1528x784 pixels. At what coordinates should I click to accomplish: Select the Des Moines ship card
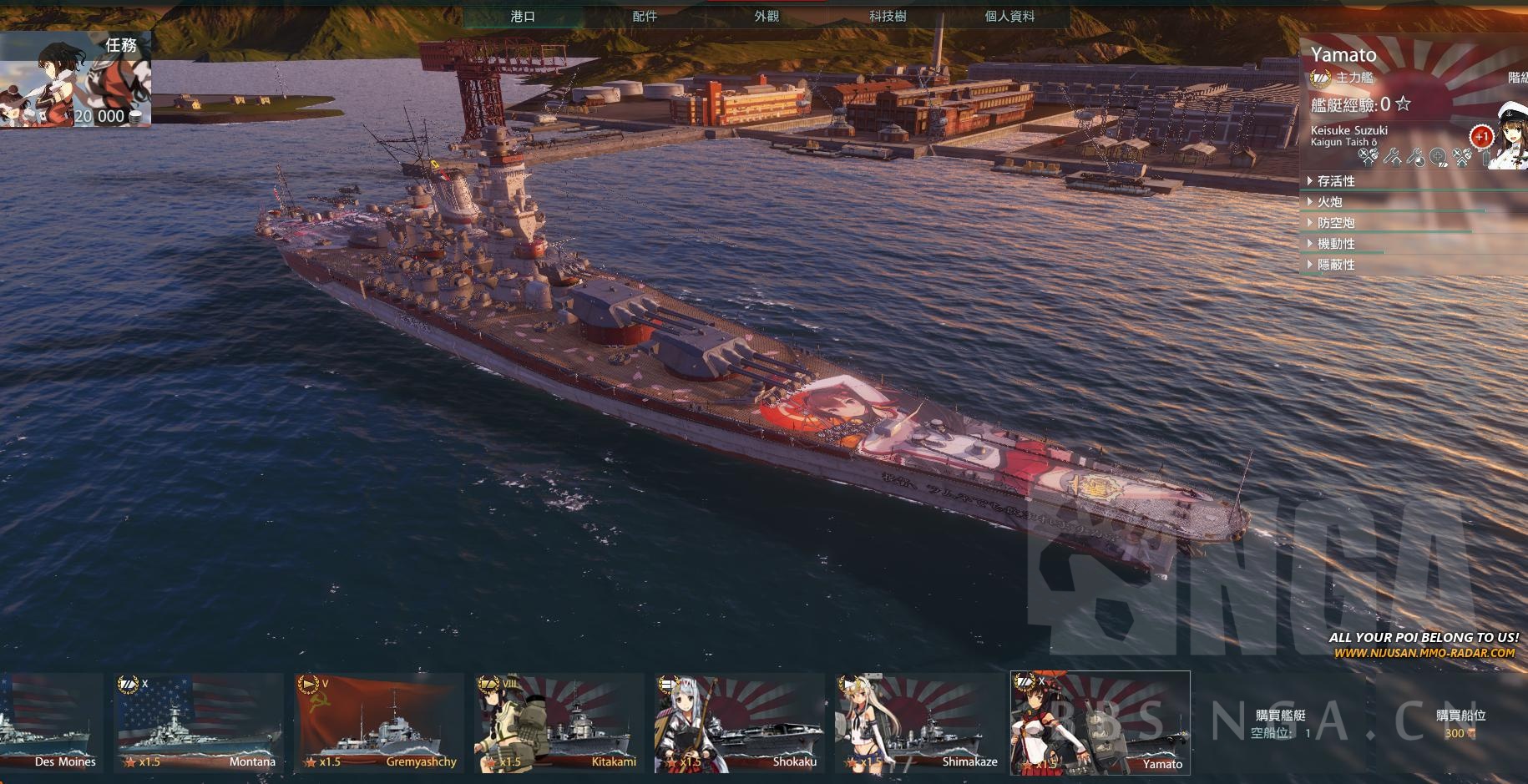point(50,723)
